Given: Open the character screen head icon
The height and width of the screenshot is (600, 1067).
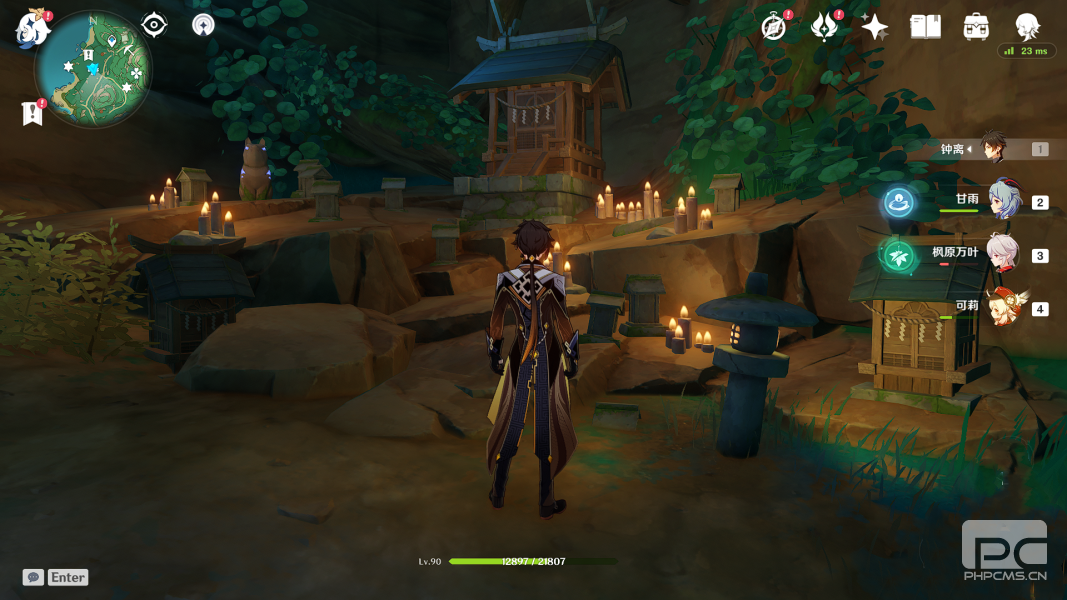Looking at the screenshot, I should point(1027,27).
